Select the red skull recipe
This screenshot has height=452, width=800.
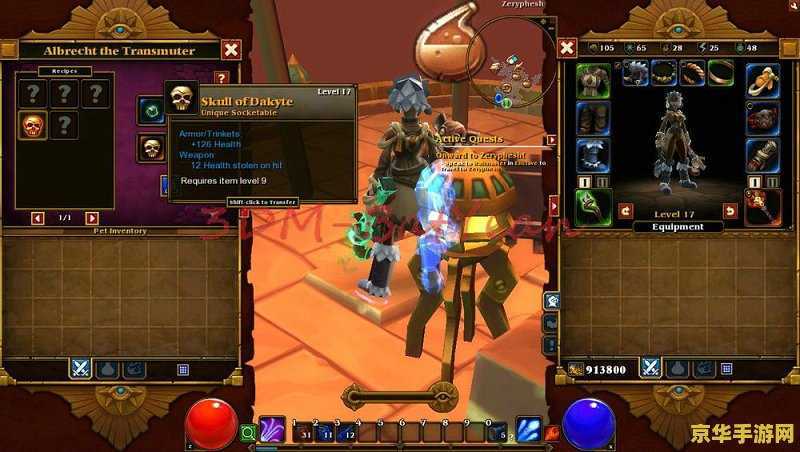[33, 125]
